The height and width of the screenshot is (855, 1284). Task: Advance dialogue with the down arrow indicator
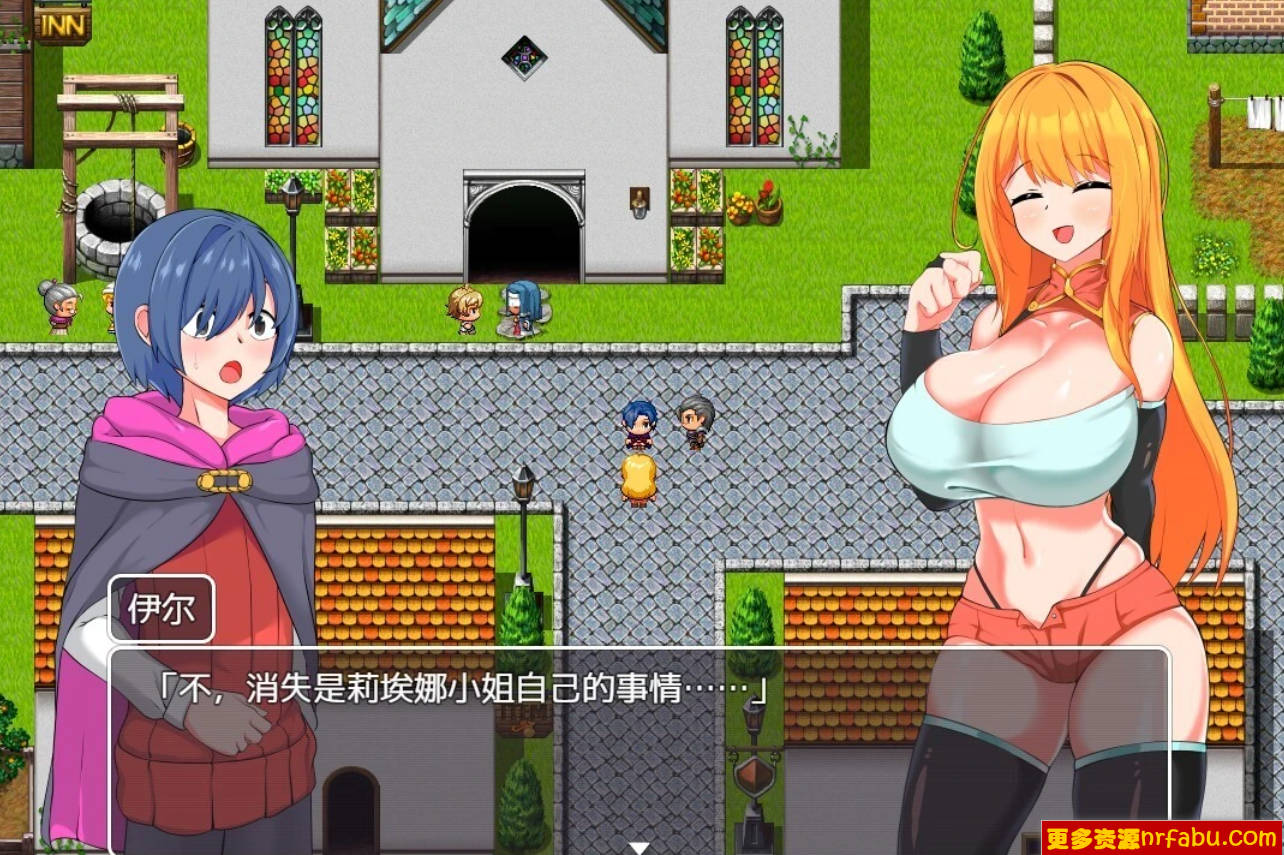coord(636,845)
